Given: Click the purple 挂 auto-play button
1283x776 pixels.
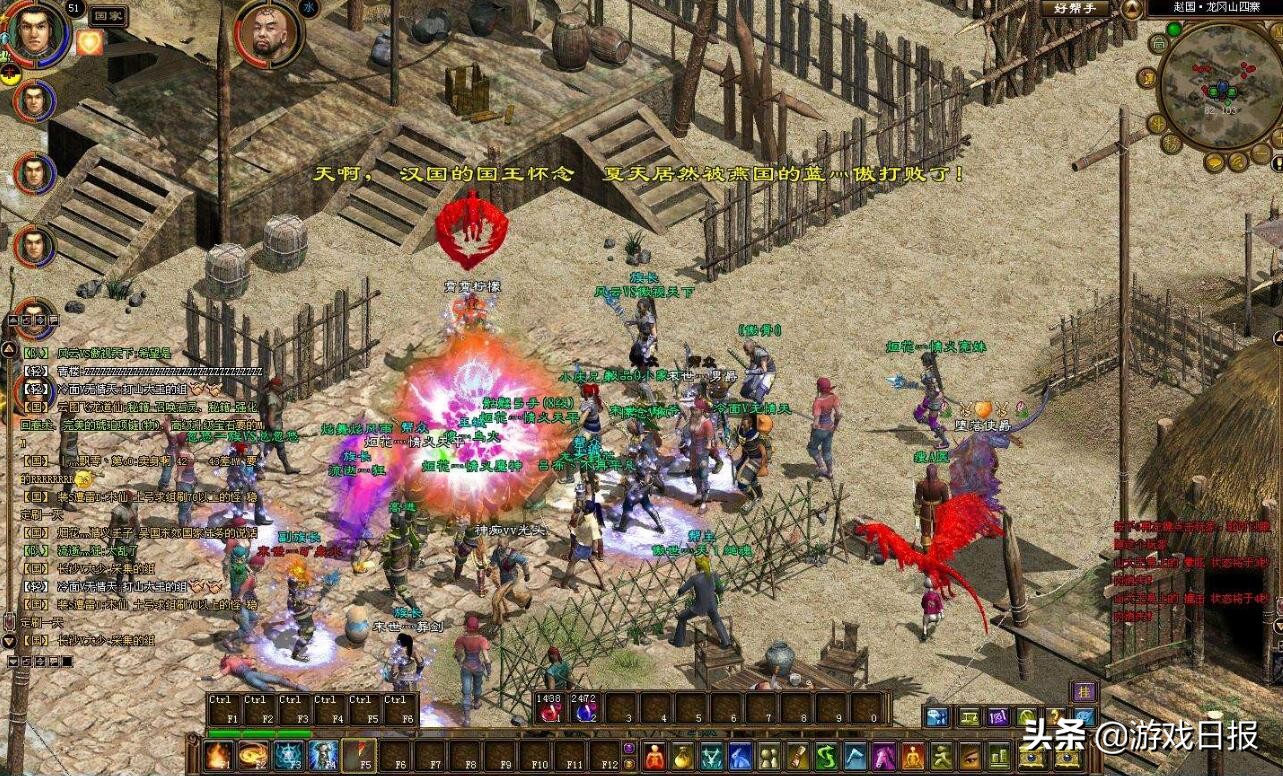Looking at the screenshot, I should coord(1085,692).
